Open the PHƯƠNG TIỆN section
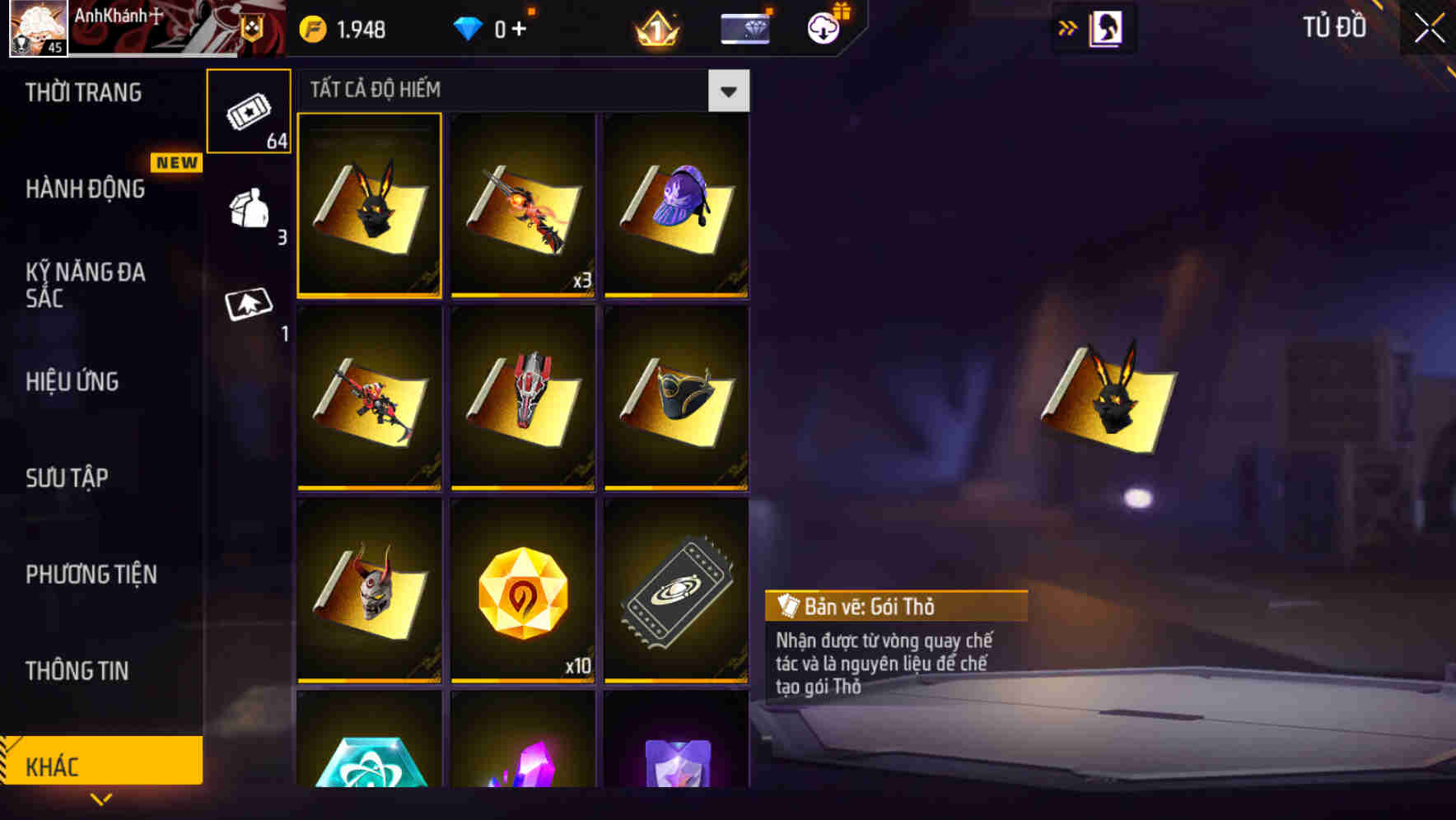This screenshot has height=820, width=1456. 91,575
